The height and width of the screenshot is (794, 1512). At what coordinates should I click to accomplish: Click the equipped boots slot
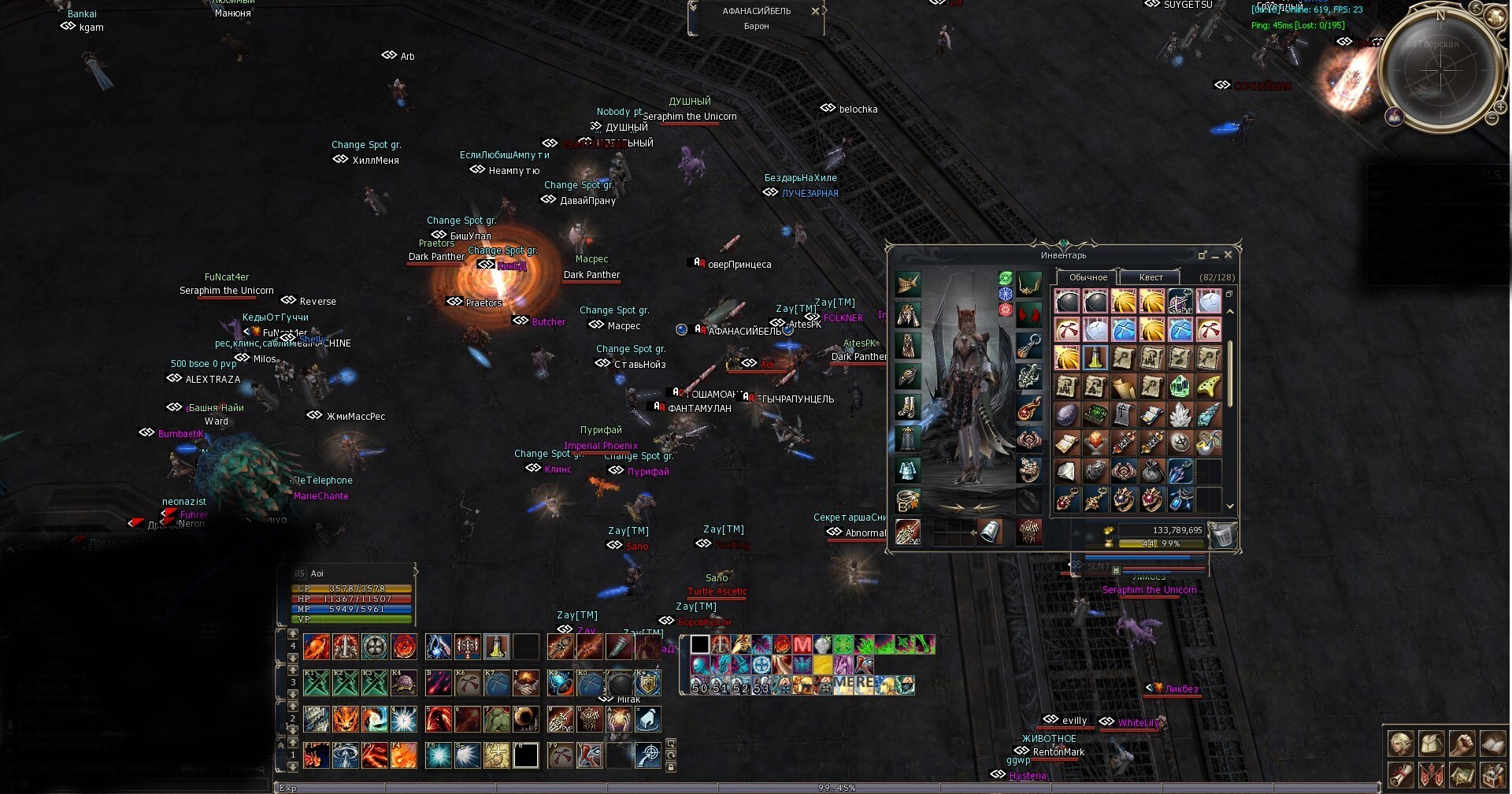(908, 407)
